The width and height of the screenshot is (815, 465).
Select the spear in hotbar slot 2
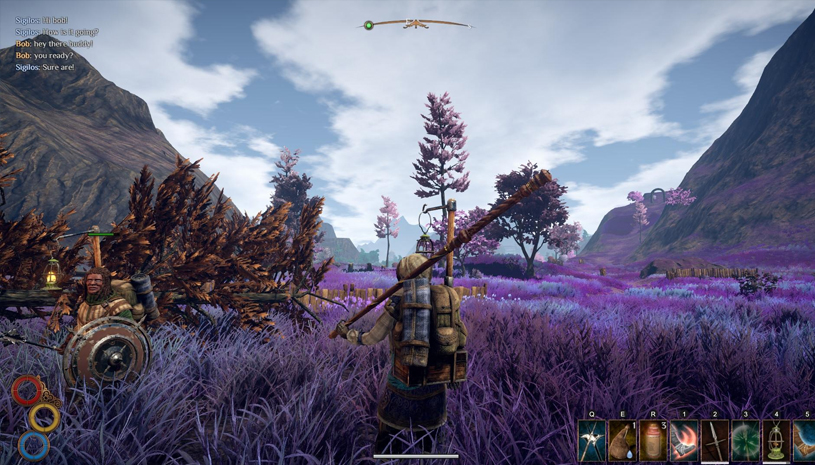715,441
